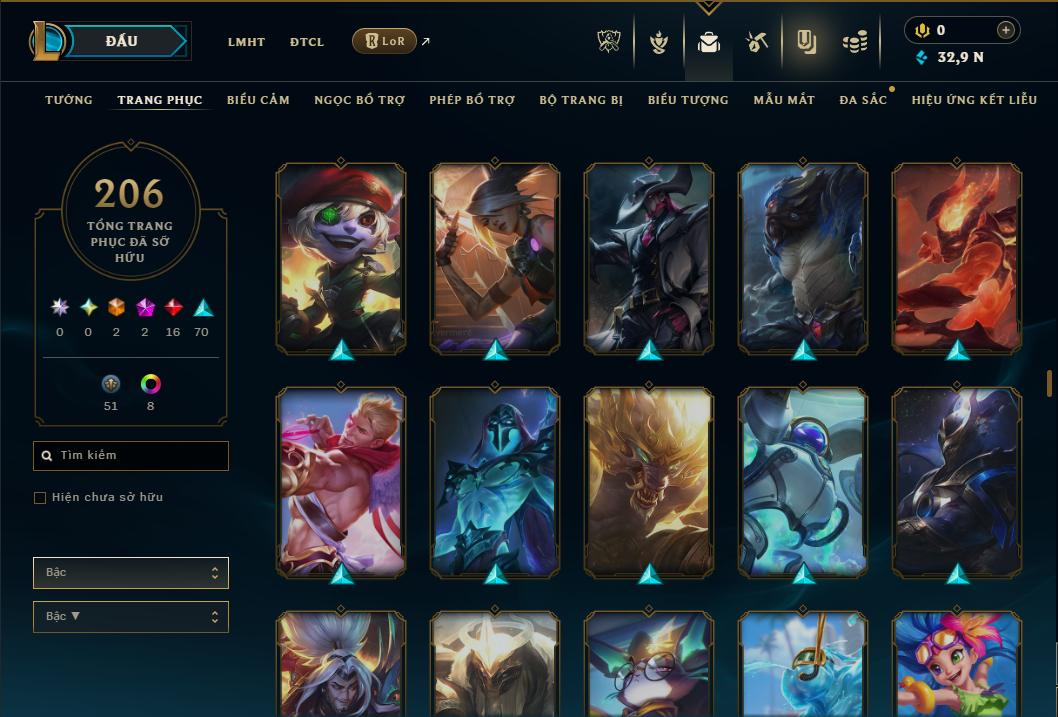
Task: Choose the golden lion-maned beast skin card
Action: pyautogui.click(x=649, y=482)
